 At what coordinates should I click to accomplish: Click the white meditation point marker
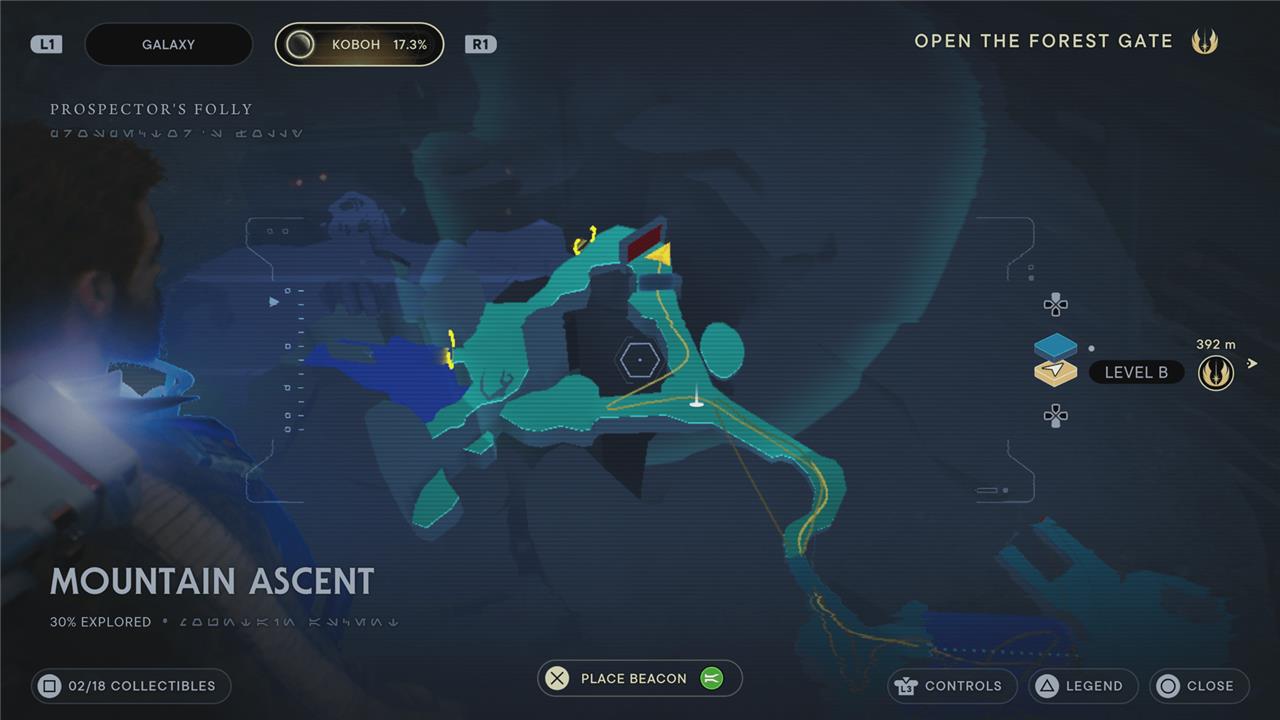point(696,402)
